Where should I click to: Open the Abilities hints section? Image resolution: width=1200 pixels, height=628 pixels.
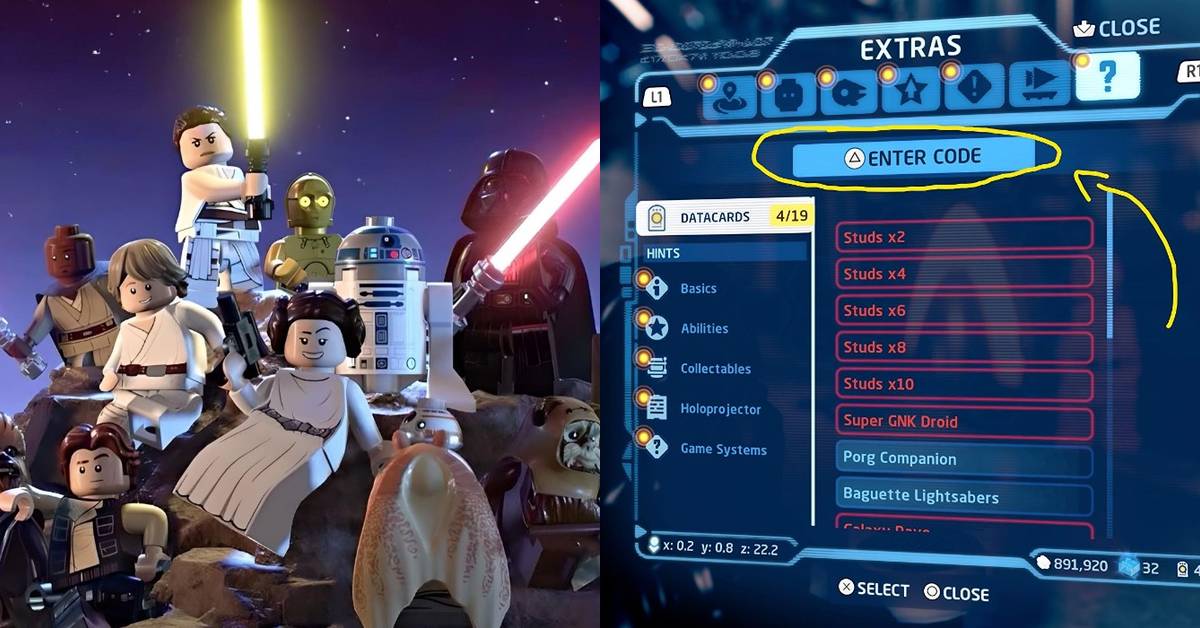(704, 329)
